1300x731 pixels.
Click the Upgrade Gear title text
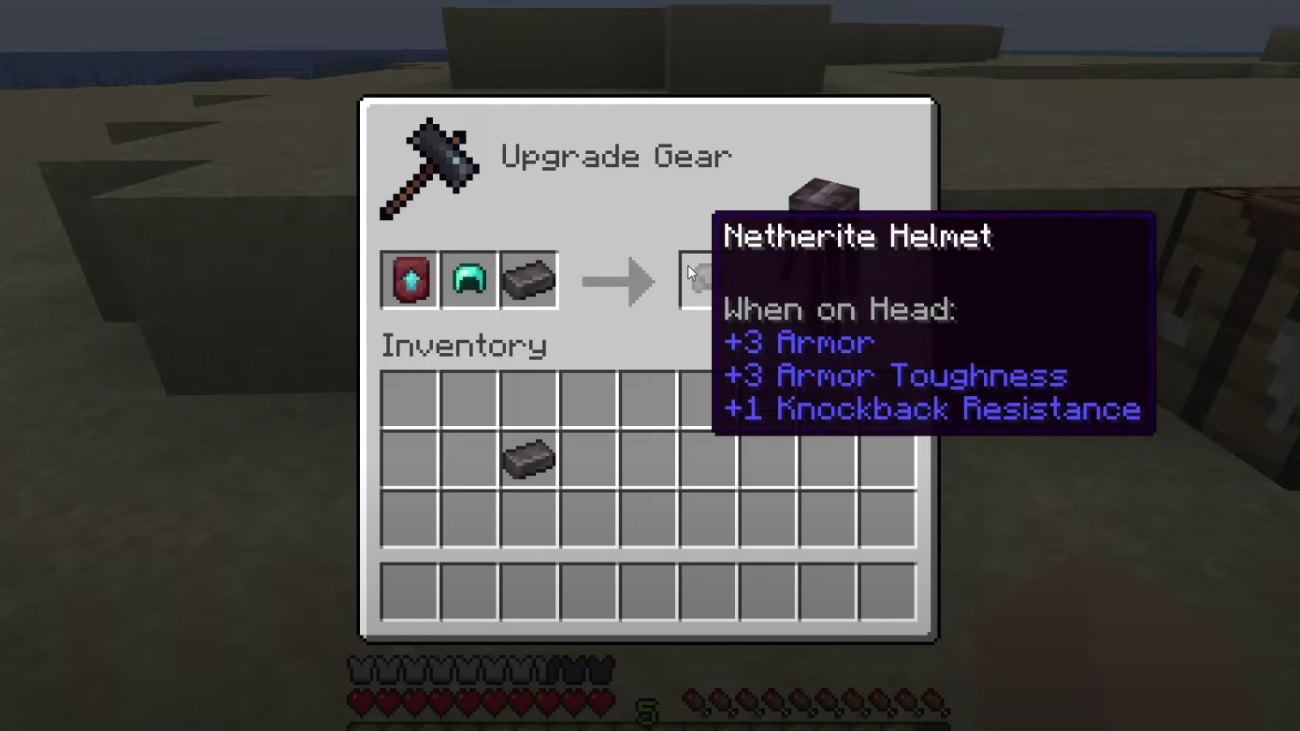pyautogui.click(x=616, y=157)
